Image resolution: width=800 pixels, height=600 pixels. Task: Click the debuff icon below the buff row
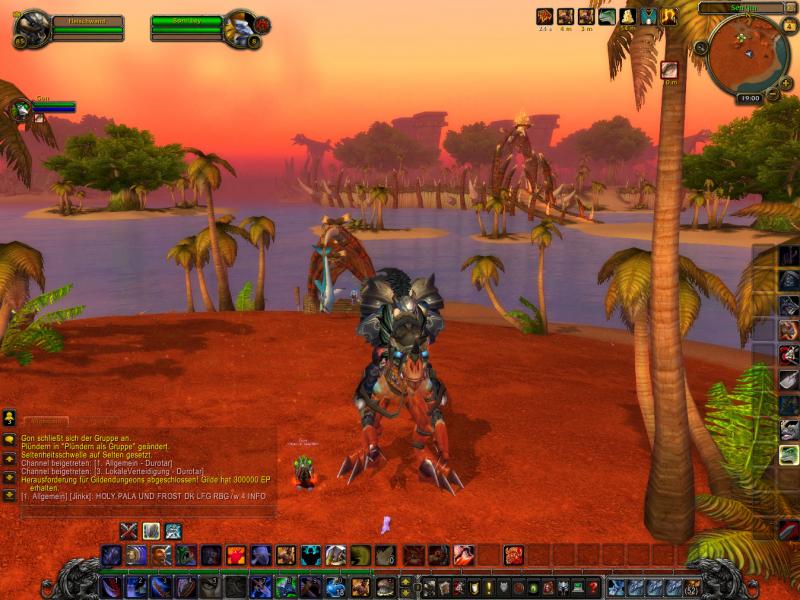tap(669, 69)
